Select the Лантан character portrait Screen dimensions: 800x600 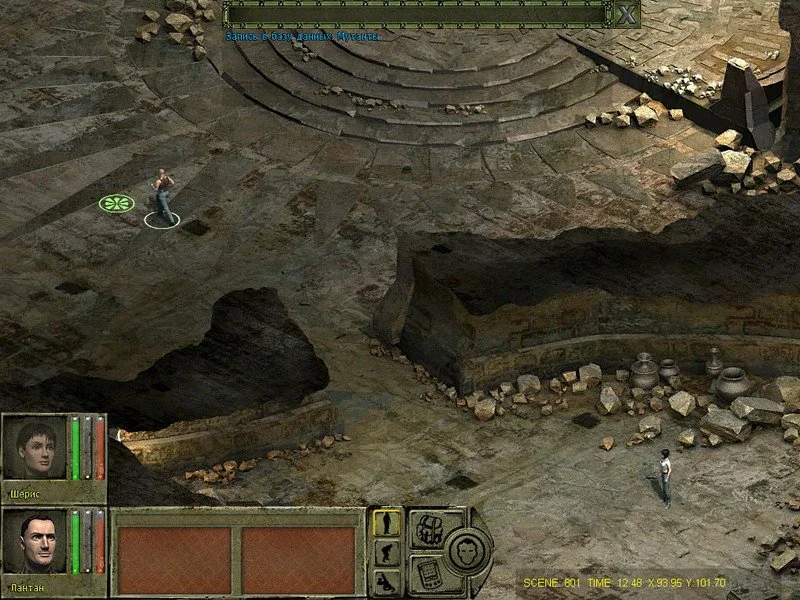click(x=34, y=541)
